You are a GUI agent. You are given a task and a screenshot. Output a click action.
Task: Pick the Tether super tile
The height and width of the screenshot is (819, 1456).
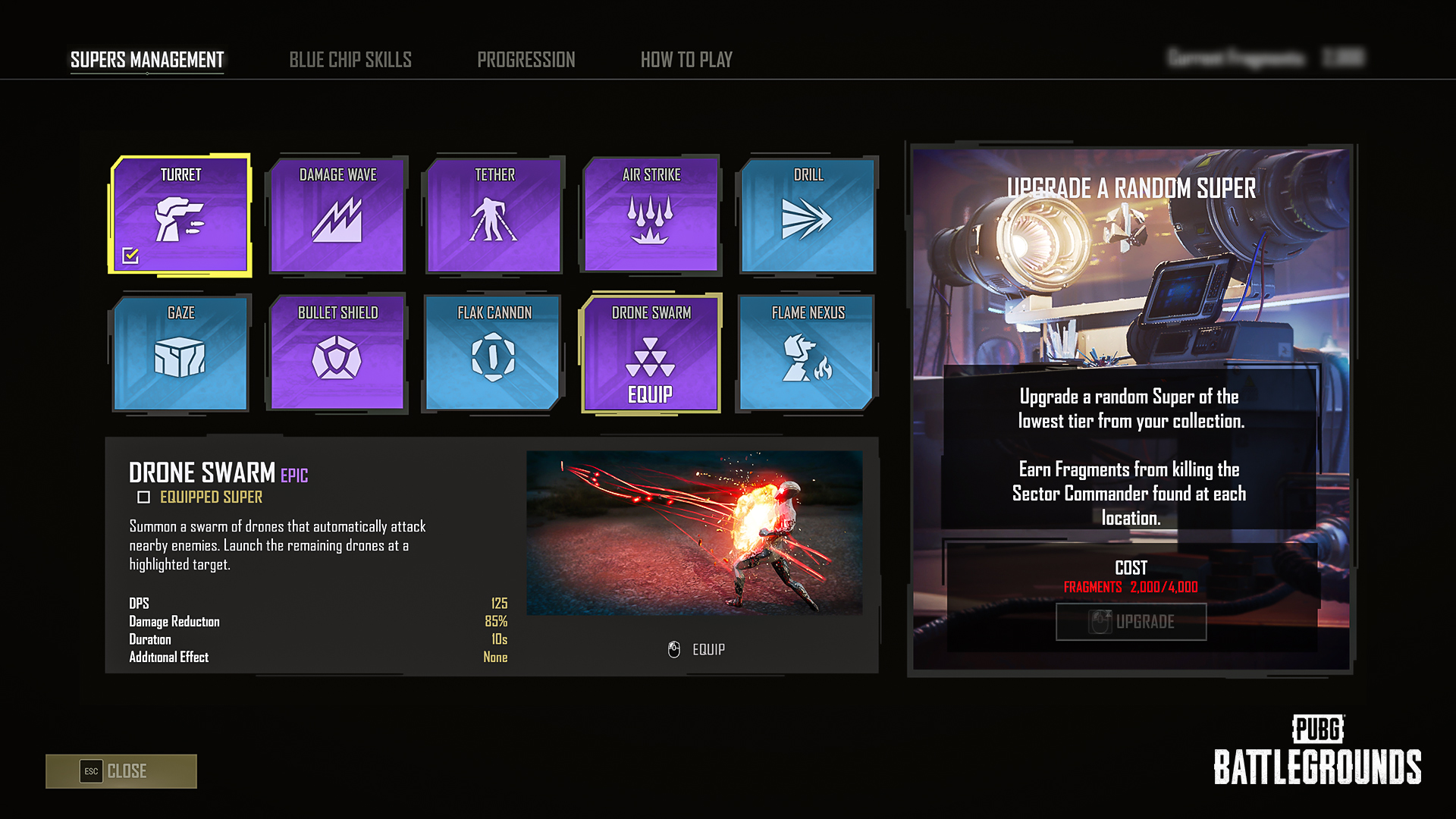494,215
